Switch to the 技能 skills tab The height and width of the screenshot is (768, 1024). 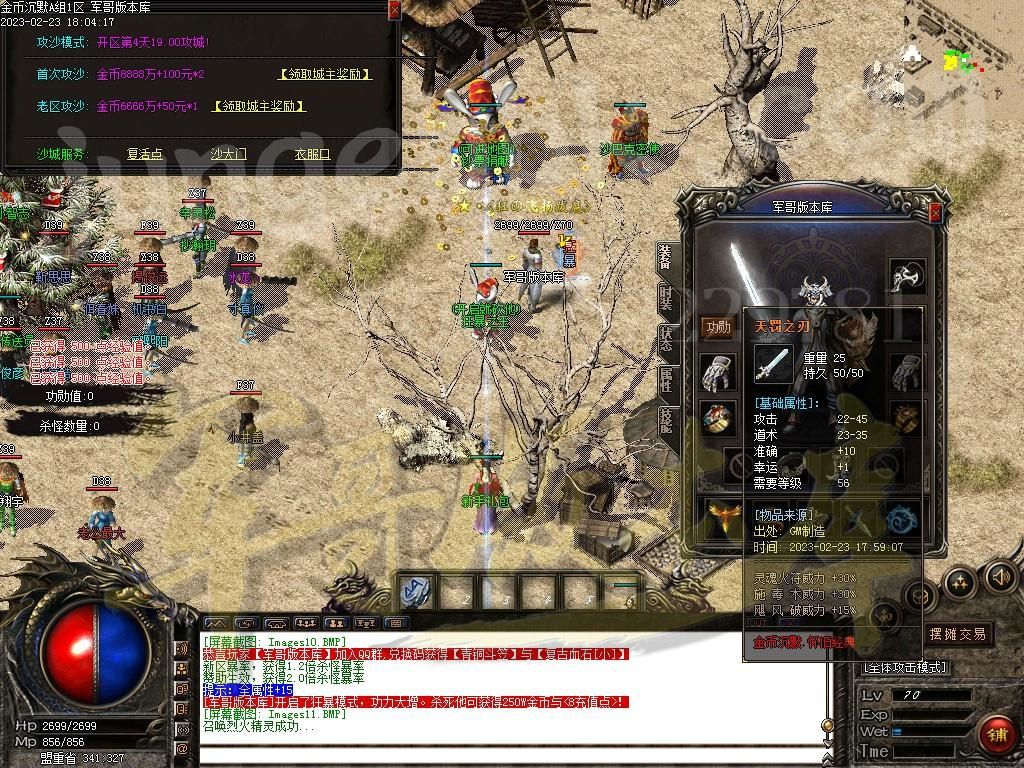666,420
